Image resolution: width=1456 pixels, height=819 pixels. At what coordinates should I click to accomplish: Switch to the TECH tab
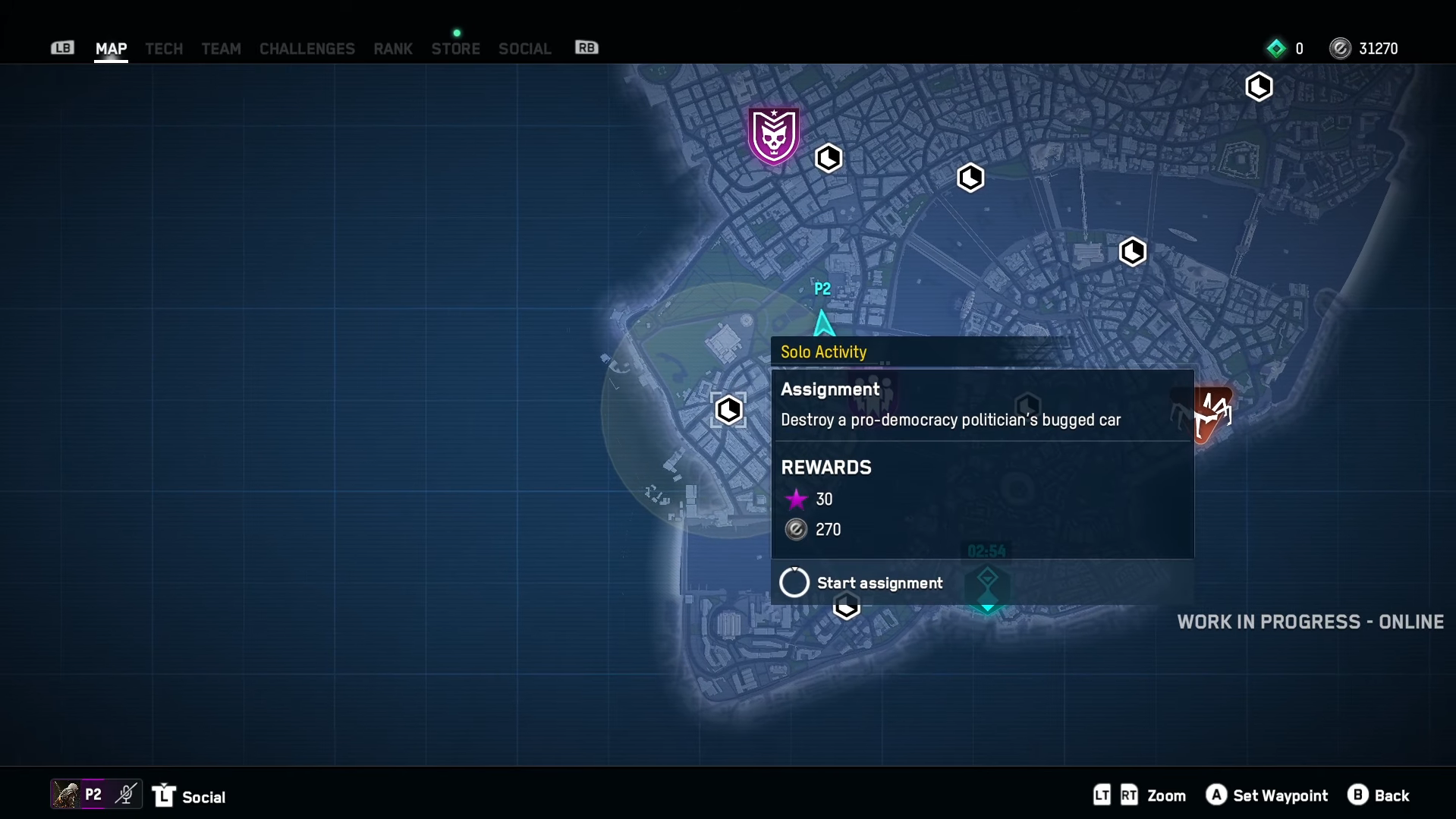point(164,49)
